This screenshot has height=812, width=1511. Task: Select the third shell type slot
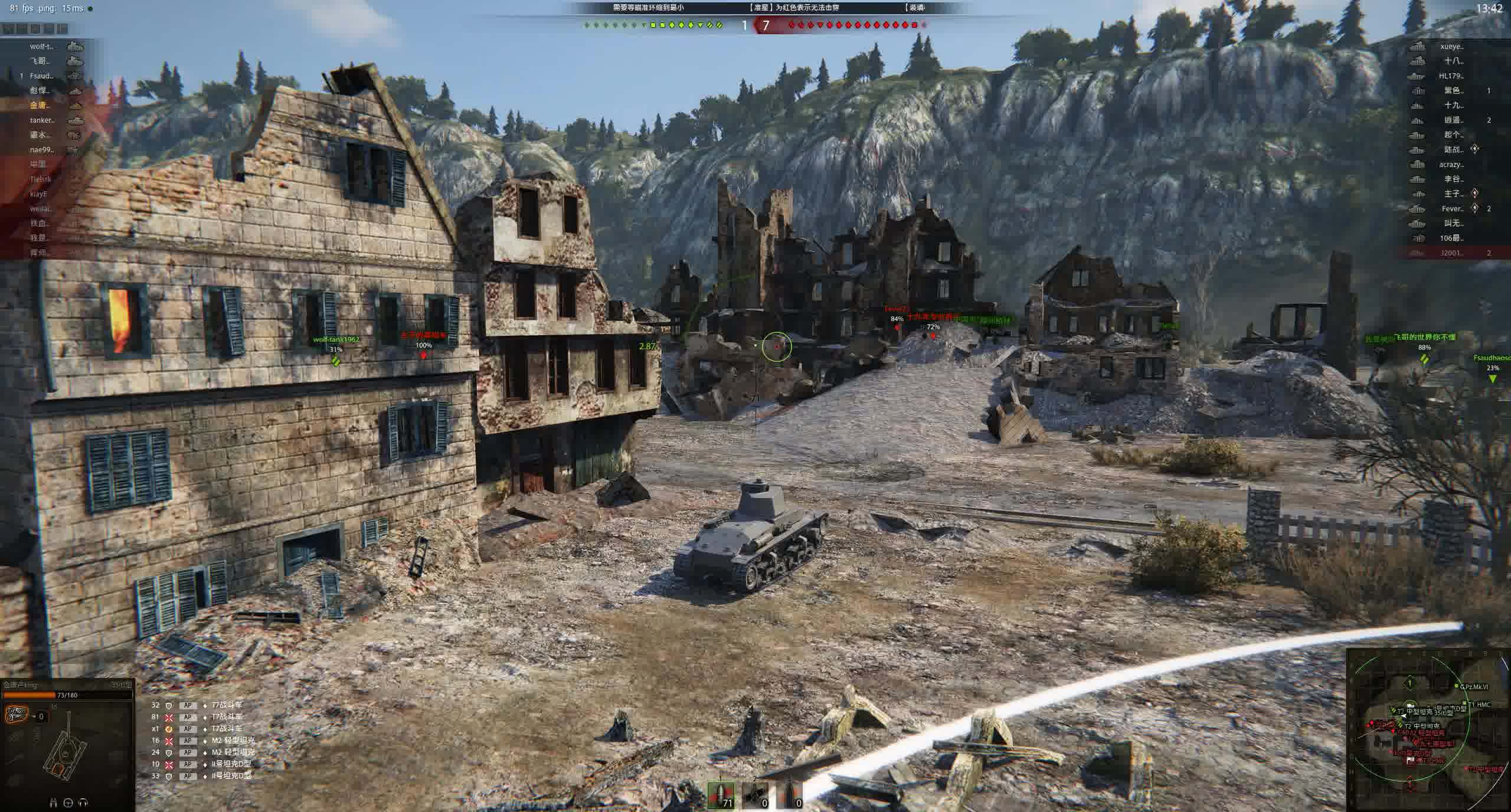click(x=789, y=795)
